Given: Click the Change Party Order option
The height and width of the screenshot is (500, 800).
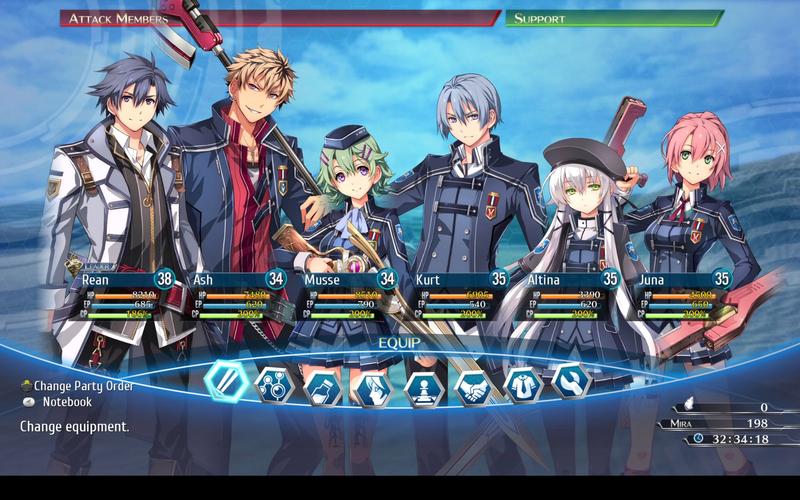Looking at the screenshot, I should coord(83,385).
